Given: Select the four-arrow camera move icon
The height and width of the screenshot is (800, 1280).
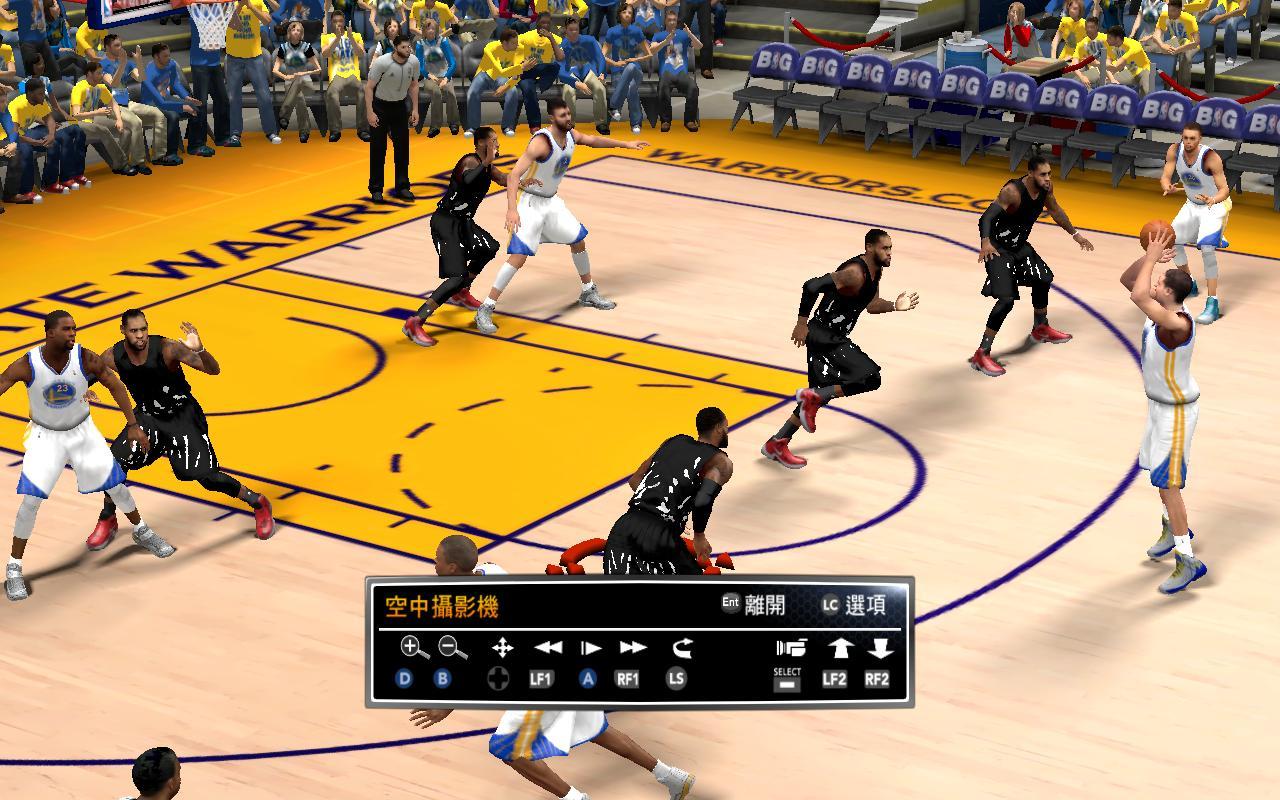Looking at the screenshot, I should coord(502,648).
